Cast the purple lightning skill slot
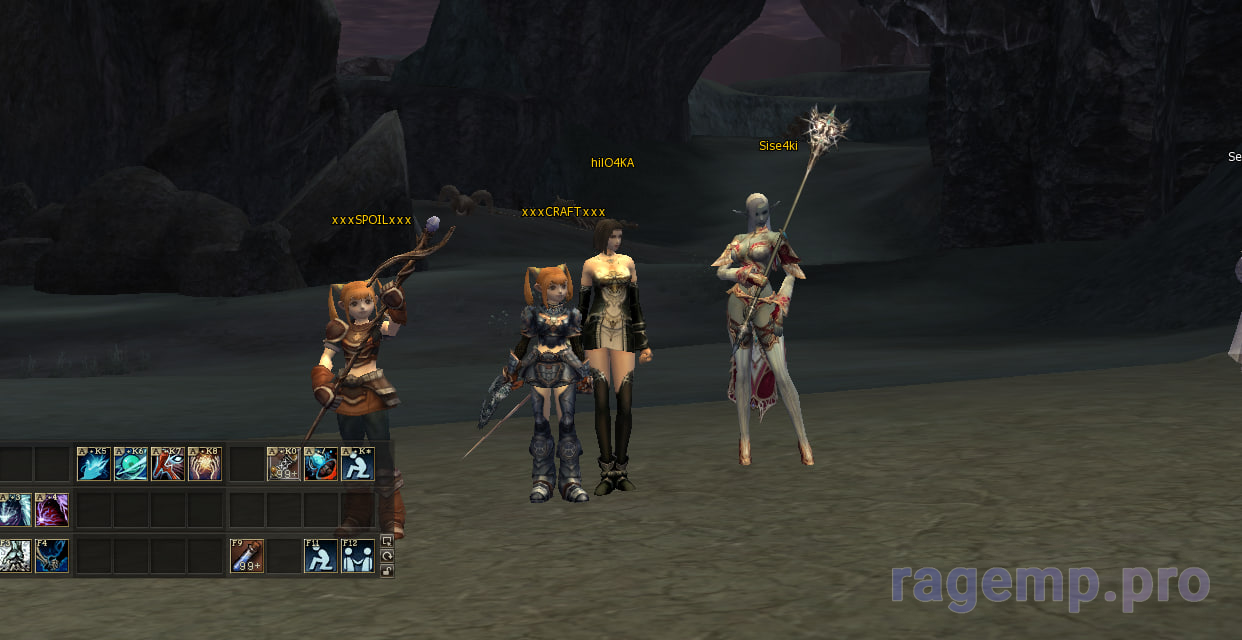The image size is (1242, 640). tap(52, 510)
